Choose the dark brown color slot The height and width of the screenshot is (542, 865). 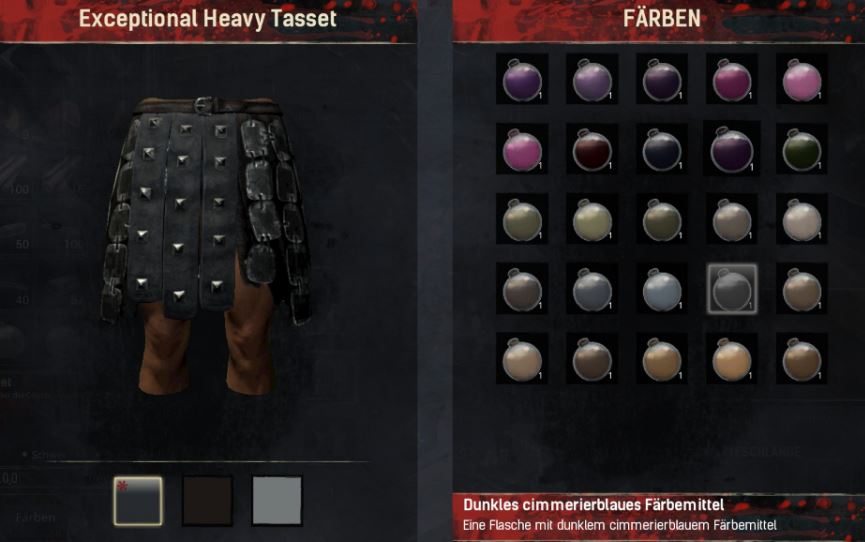tap(207, 500)
